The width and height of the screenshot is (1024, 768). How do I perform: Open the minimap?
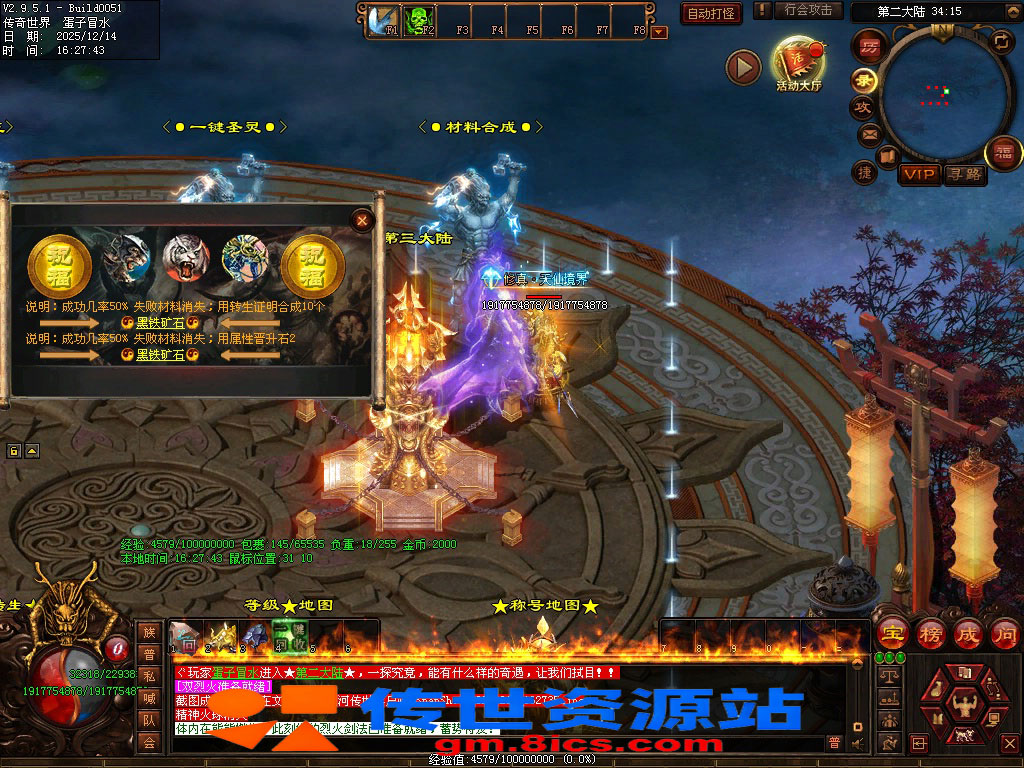tap(940, 93)
